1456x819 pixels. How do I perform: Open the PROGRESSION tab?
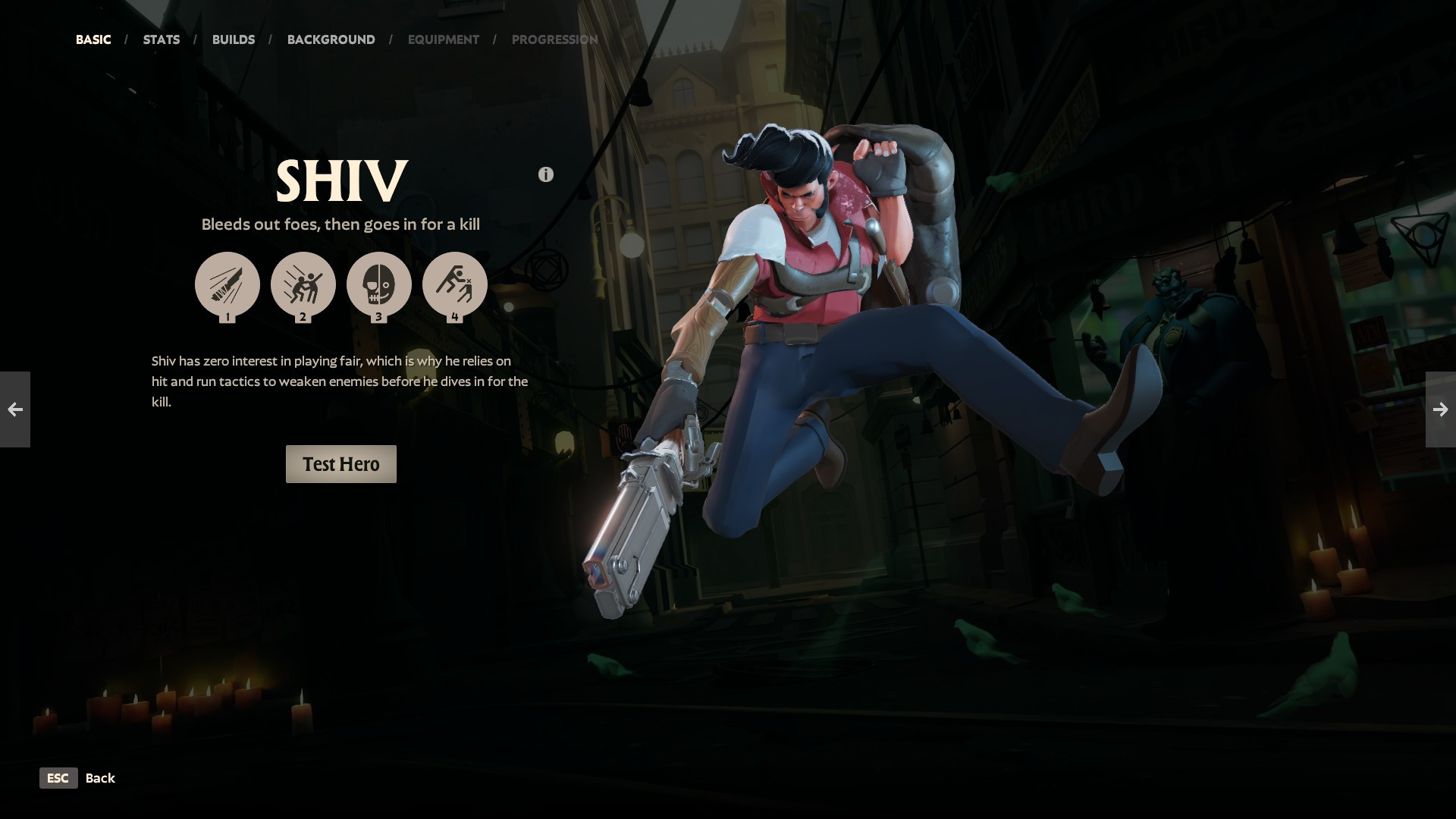555,39
